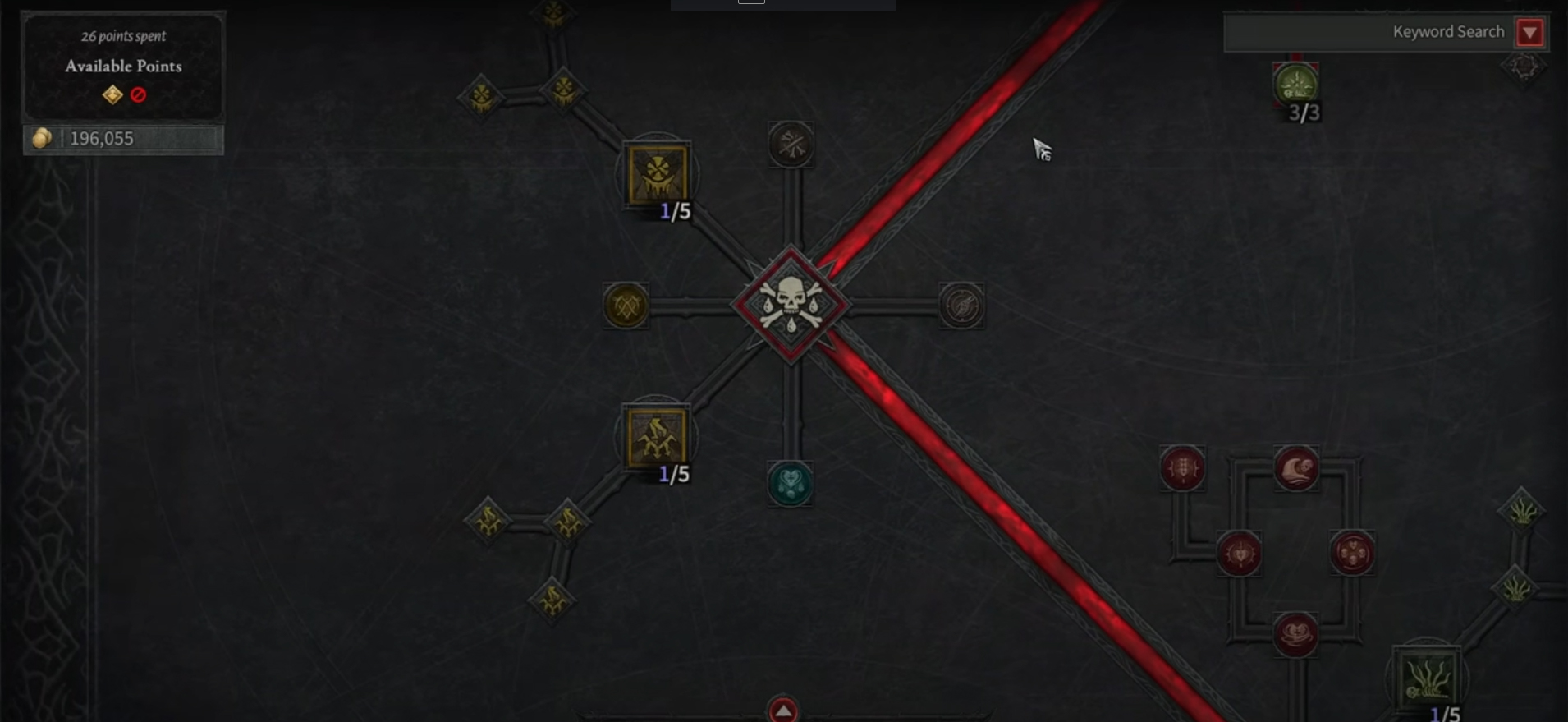
Task: Select the yellow dripping orb skill at 1/5
Action: (x=657, y=174)
